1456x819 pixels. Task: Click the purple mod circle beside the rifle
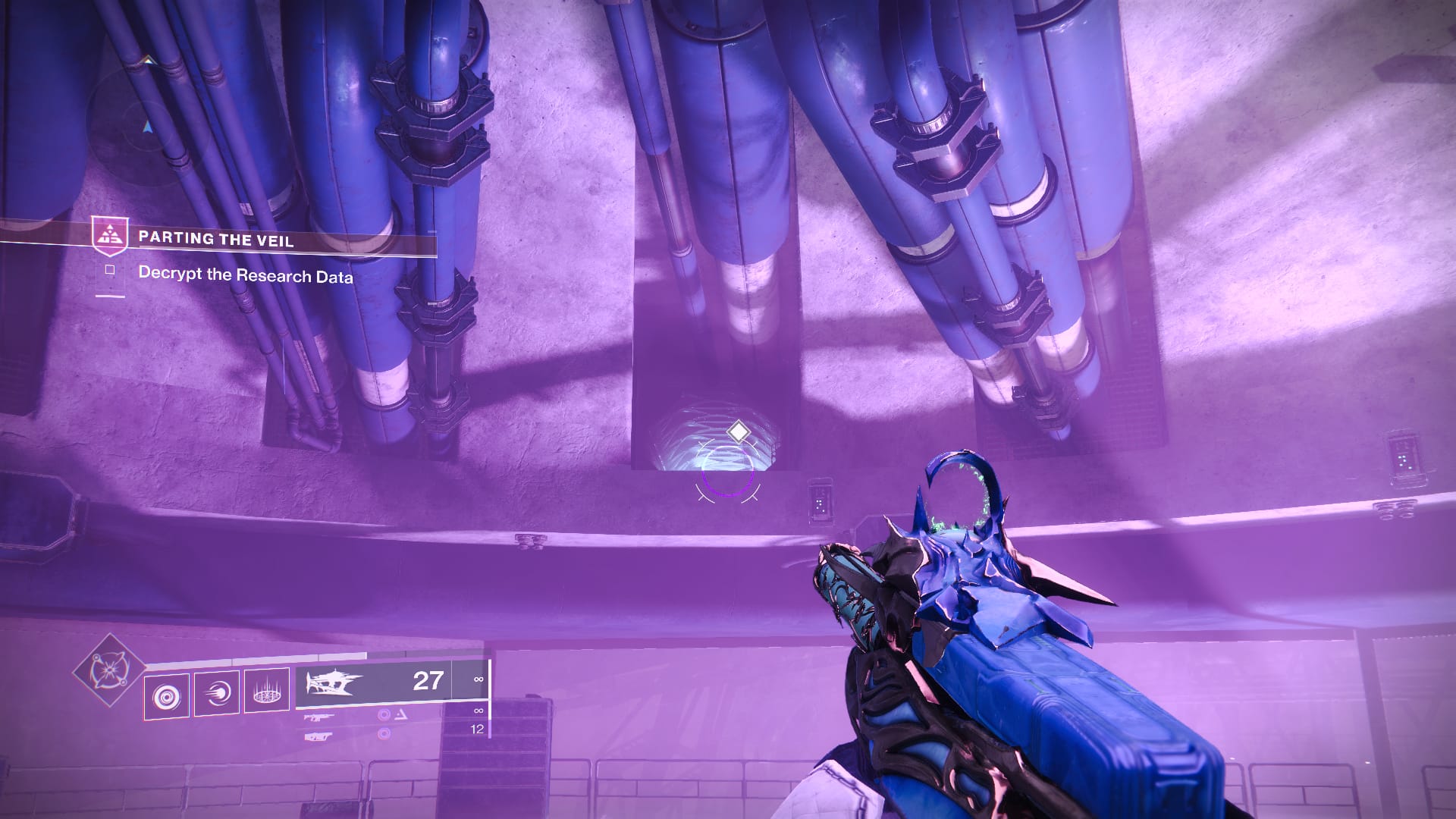(382, 716)
